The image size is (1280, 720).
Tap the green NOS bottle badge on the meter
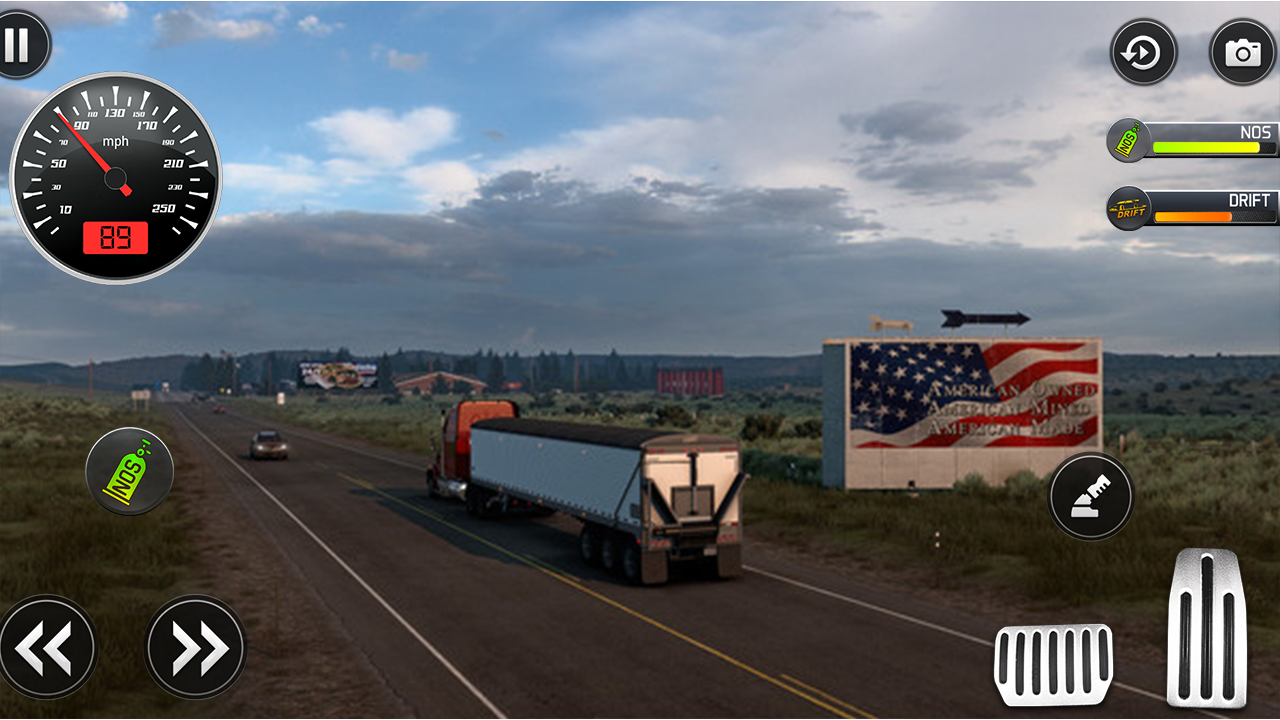point(1127,140)
